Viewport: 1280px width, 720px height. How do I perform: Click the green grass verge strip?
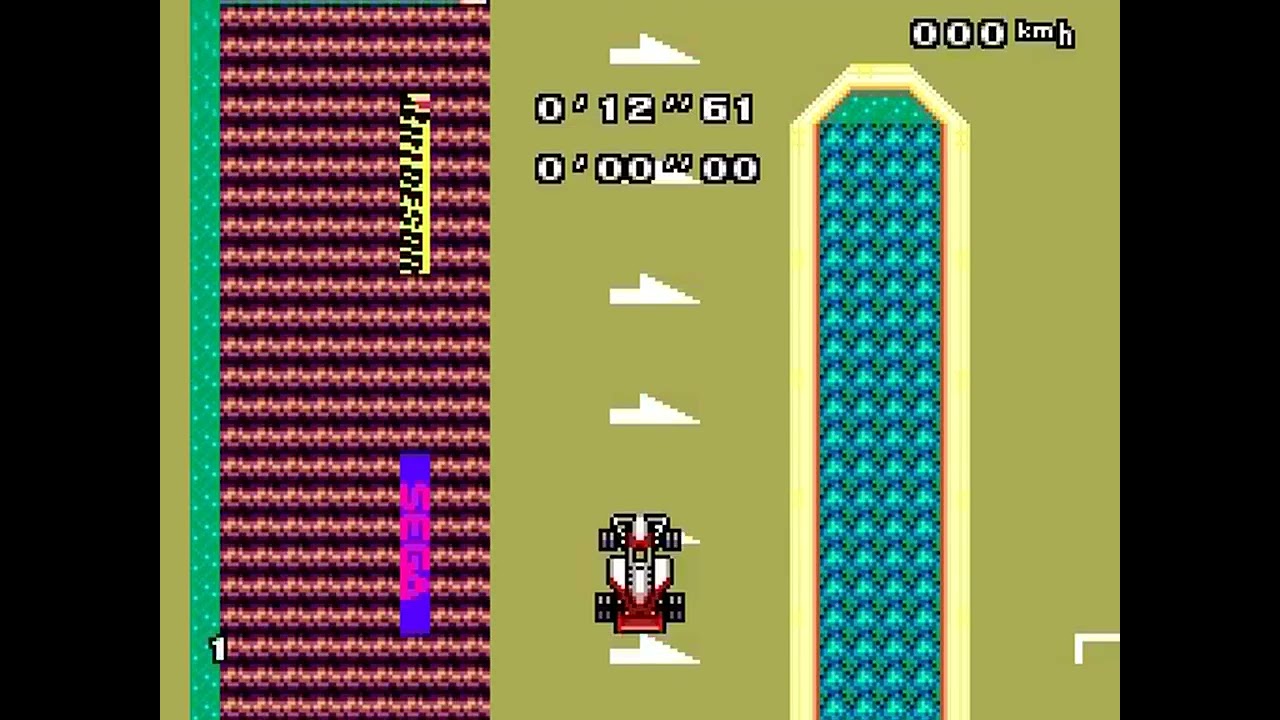click(x=207, y=350)
